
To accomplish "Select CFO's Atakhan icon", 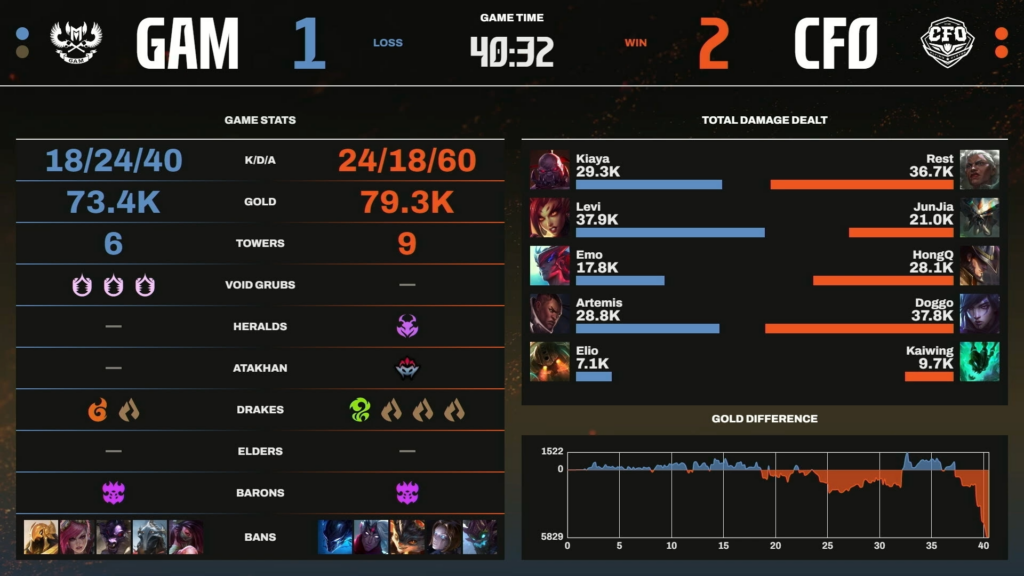I will tap(407, 368).
